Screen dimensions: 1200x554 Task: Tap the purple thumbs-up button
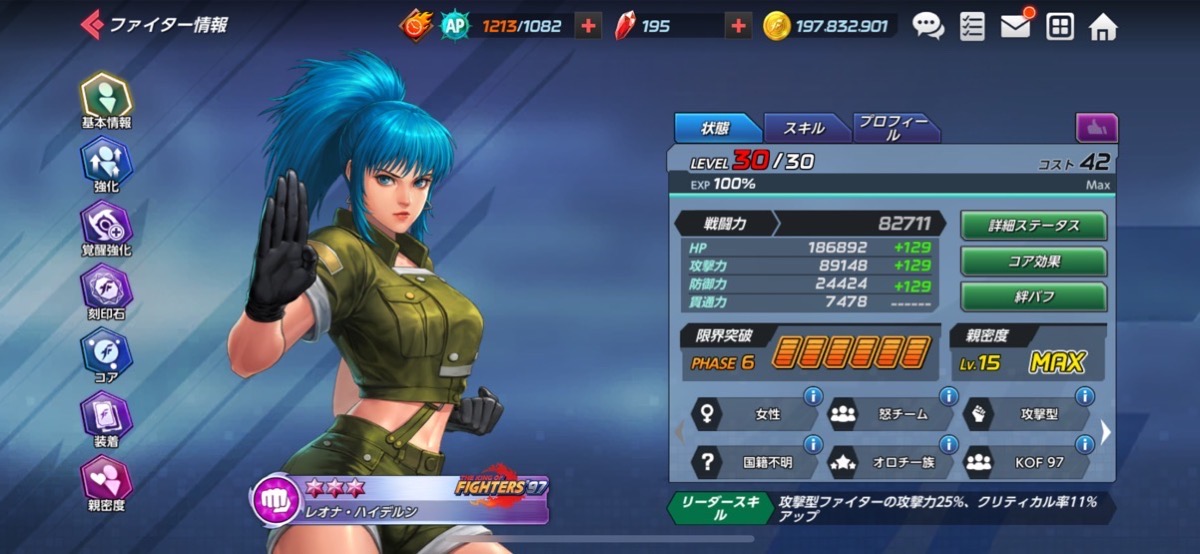[1096, 128]
